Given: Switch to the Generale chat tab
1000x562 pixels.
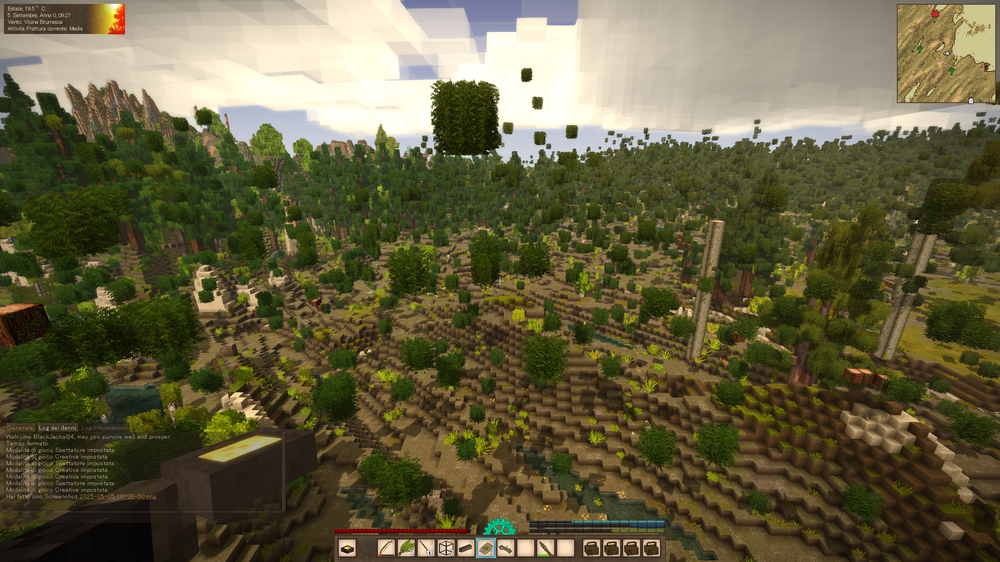Looking at the screenshot, I should point(20,427).
